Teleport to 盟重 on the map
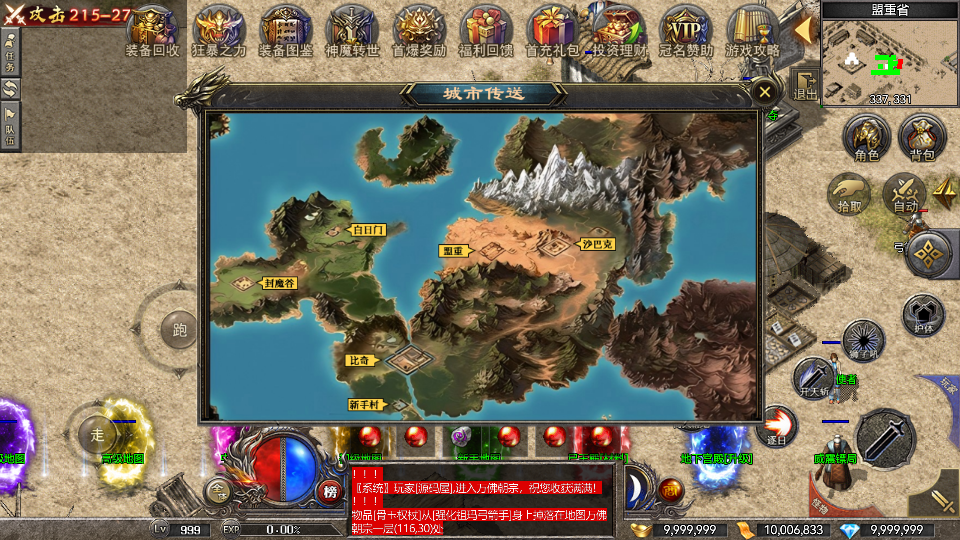The width and height of the screenshot is (960, 540). [452, 251]
